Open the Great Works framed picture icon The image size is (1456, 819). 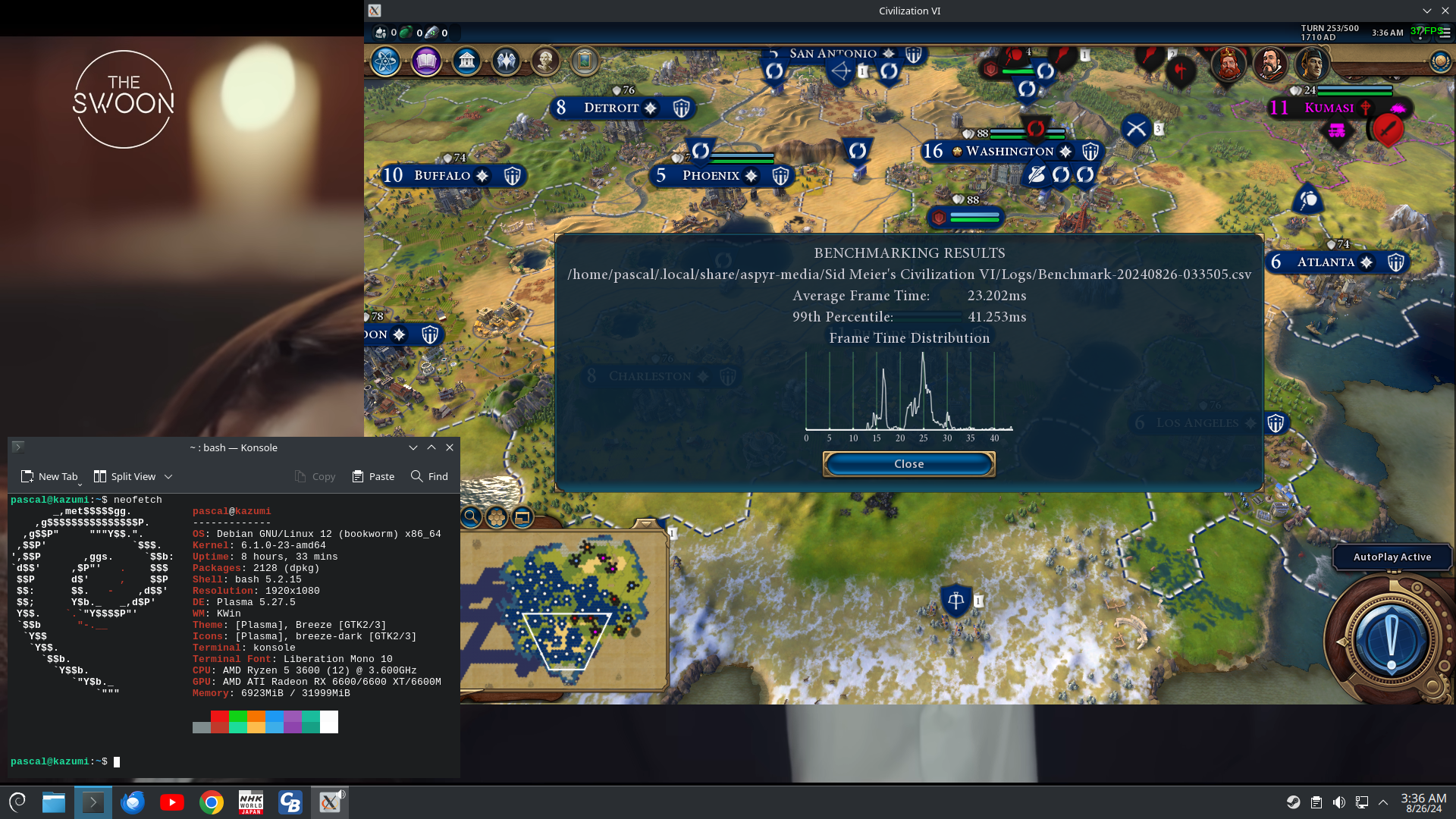[x=585, y=61]
